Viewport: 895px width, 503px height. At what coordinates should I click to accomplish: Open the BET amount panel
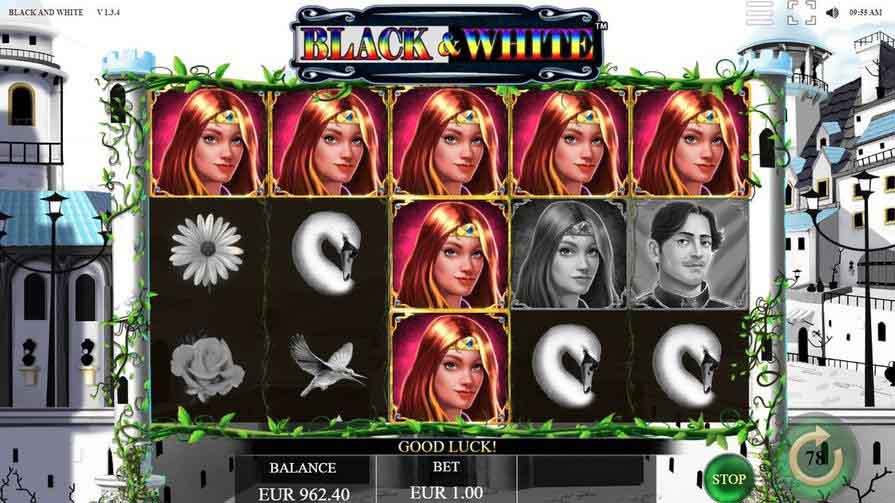[444, 480]
